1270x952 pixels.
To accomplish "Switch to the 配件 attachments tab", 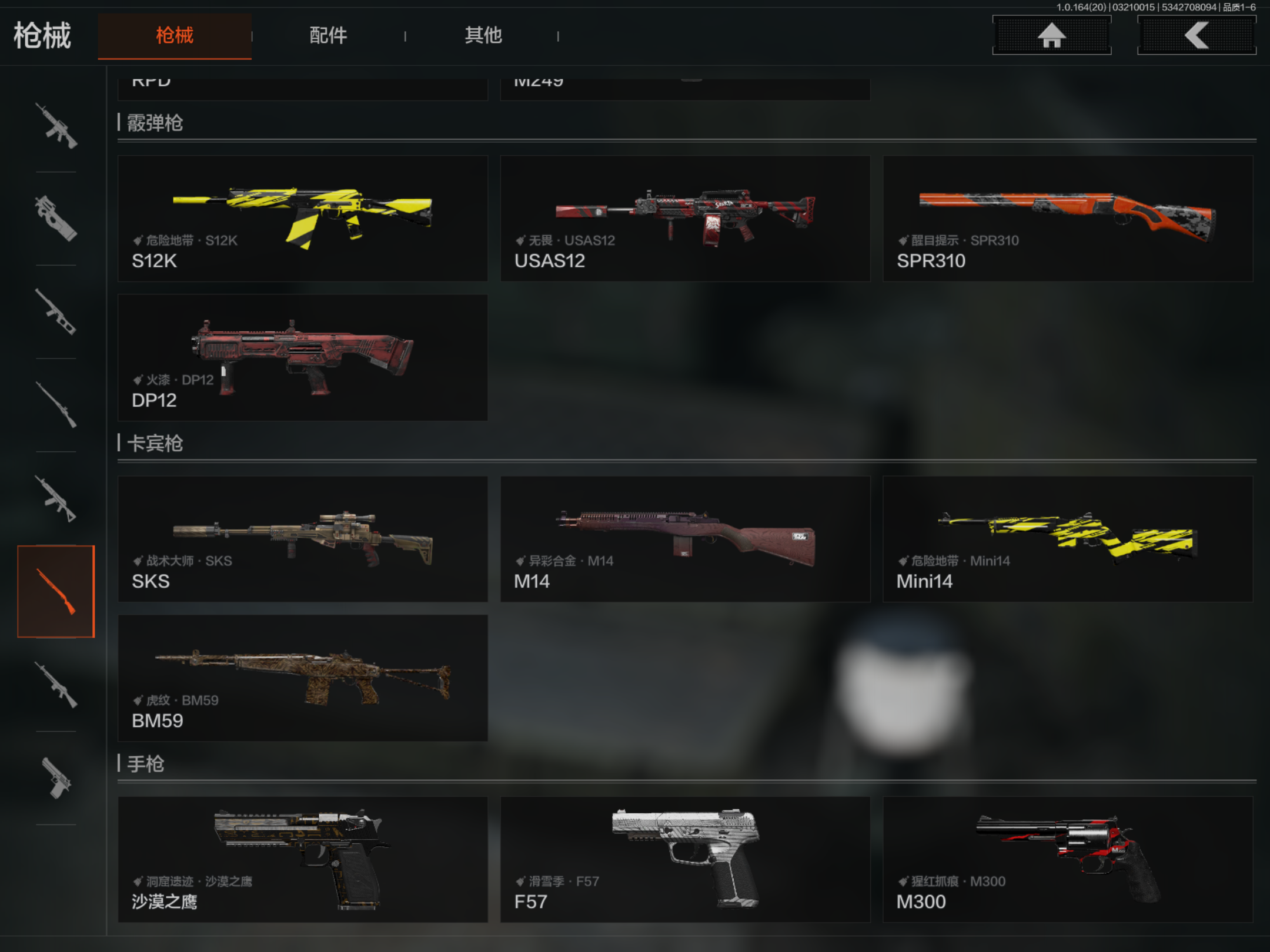I will coord(328,35).
